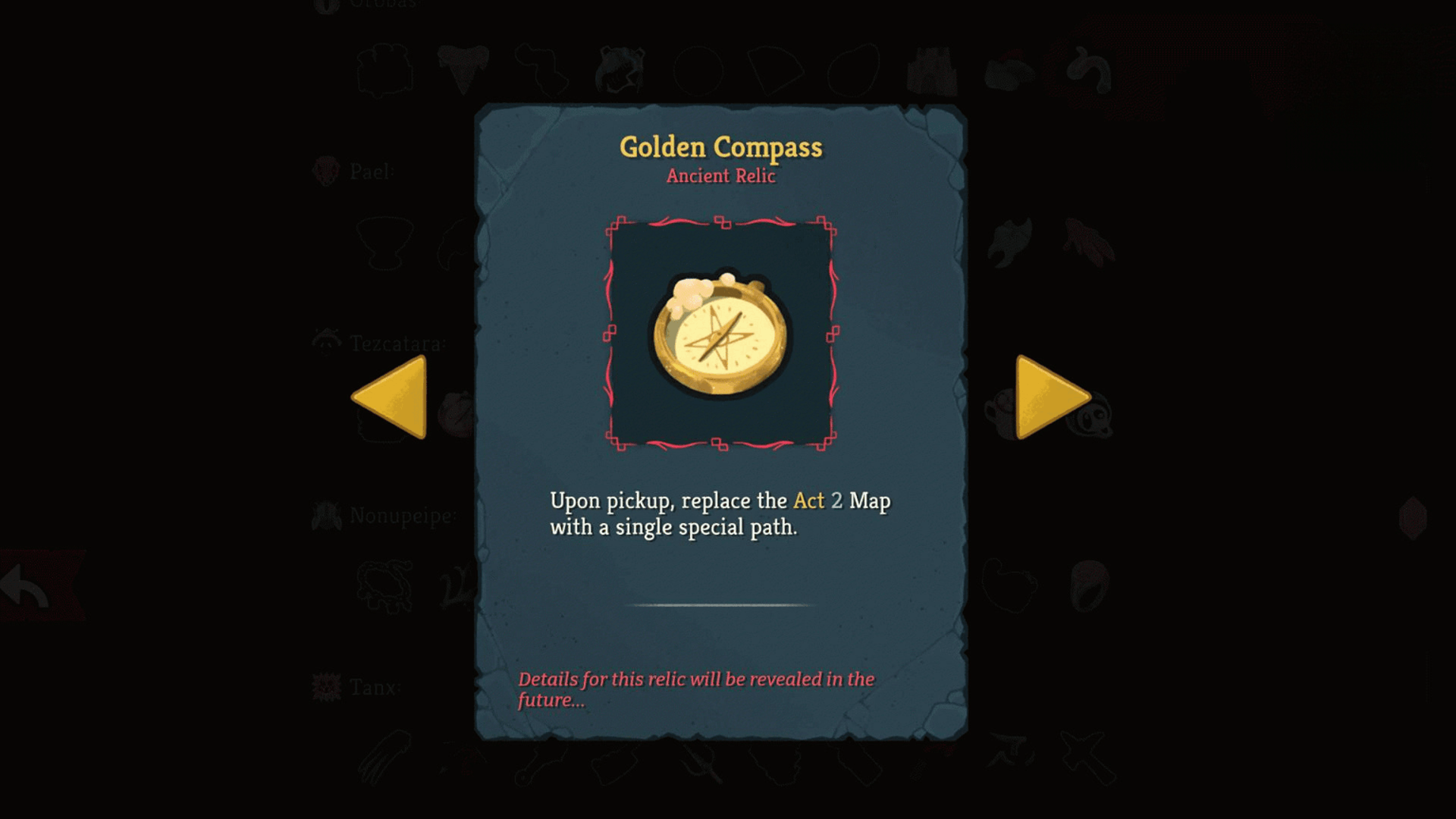Image resolution: width=1456 pixels, height=819 pixels.
Task: Click the Ancient Relic subtitle
Action: (720, 177)
